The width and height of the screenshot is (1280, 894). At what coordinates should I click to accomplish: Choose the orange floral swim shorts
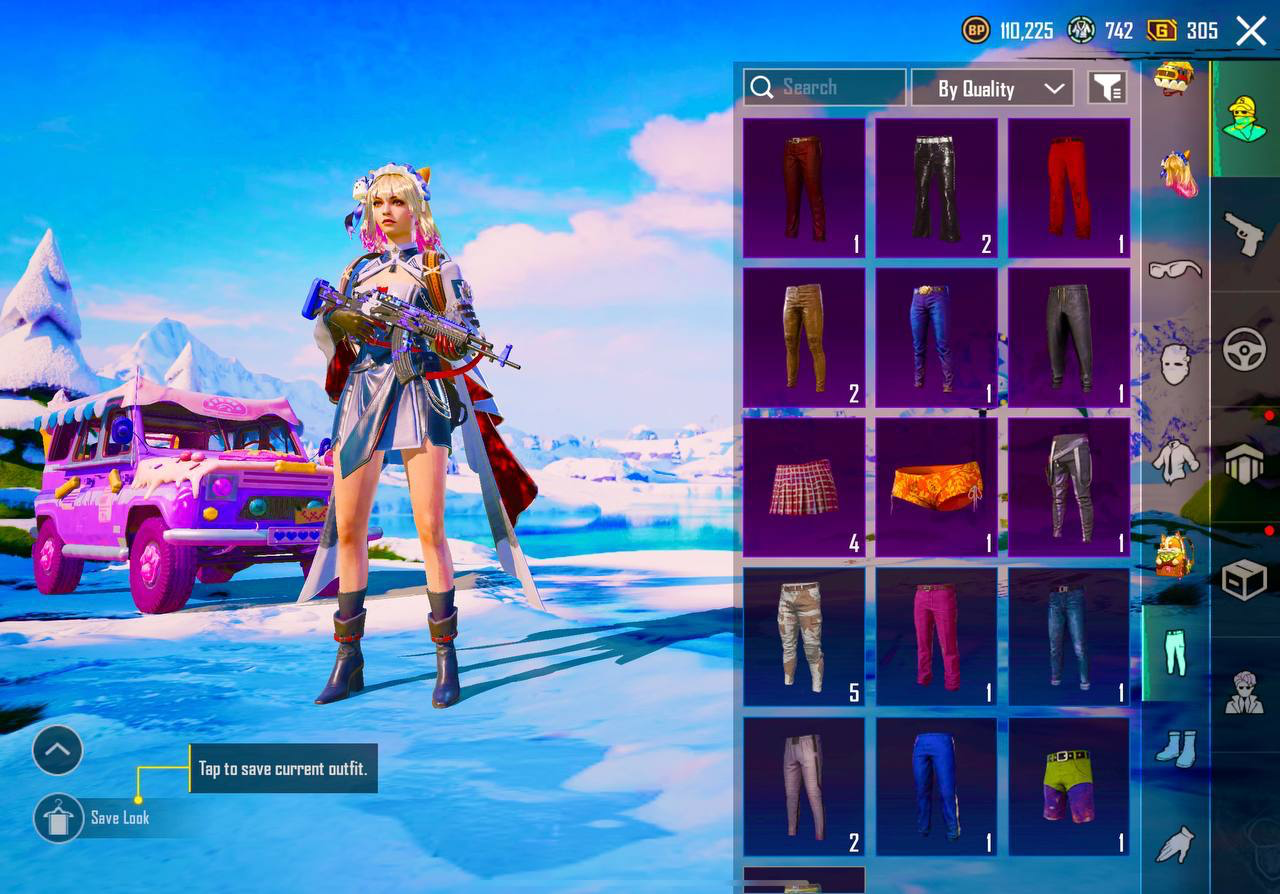[937, 487]
